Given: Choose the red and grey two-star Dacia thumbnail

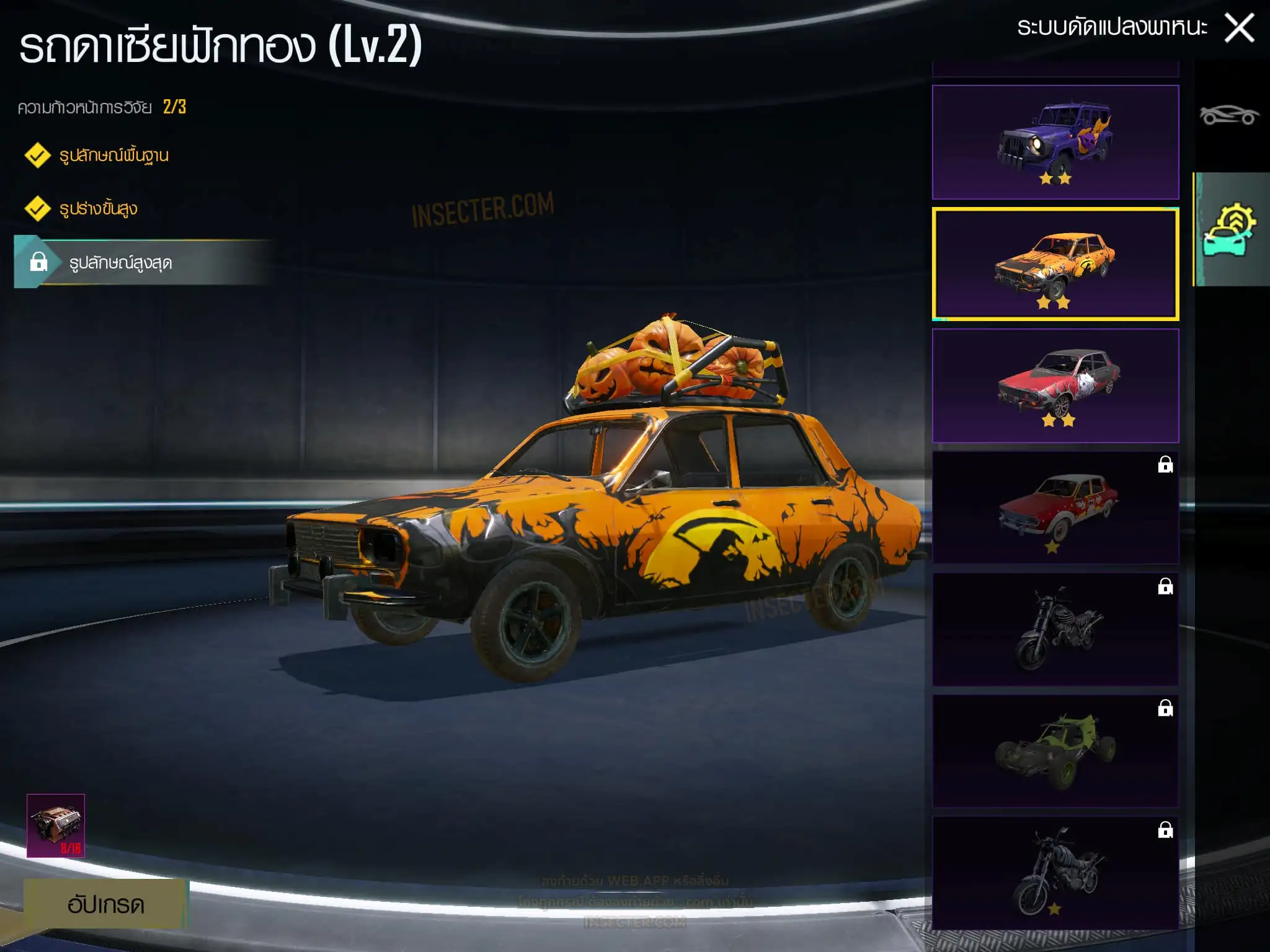Looking at the screenshot, I should [1055, 386].
